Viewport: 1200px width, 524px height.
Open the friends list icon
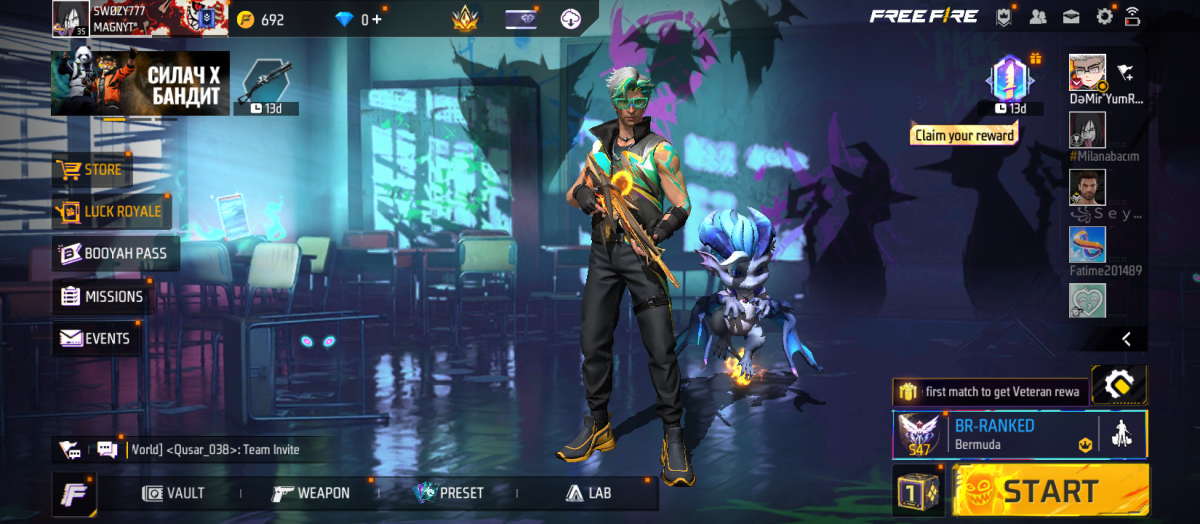coord(1038,16)
